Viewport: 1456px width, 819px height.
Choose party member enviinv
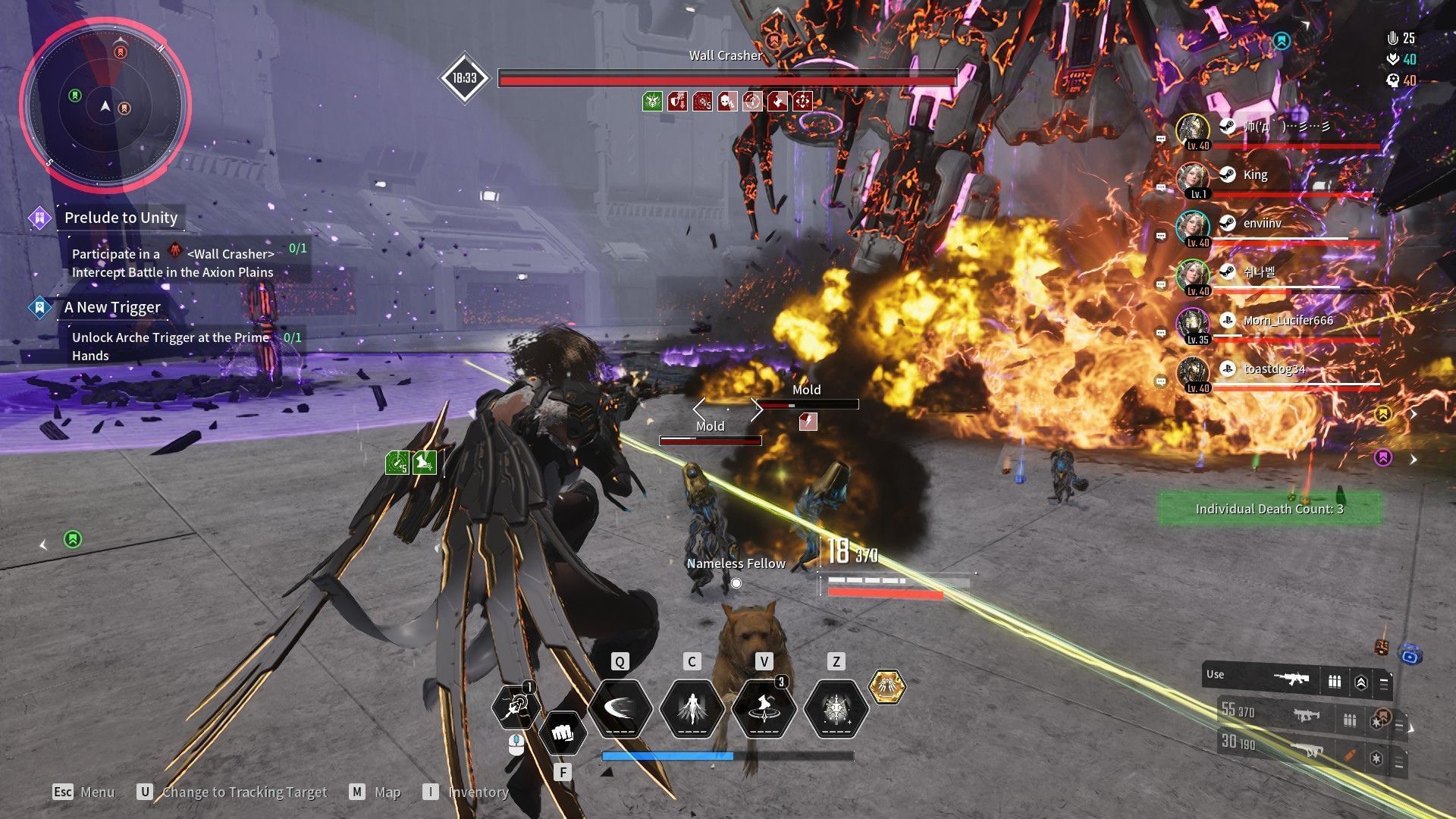[1262, 224]
